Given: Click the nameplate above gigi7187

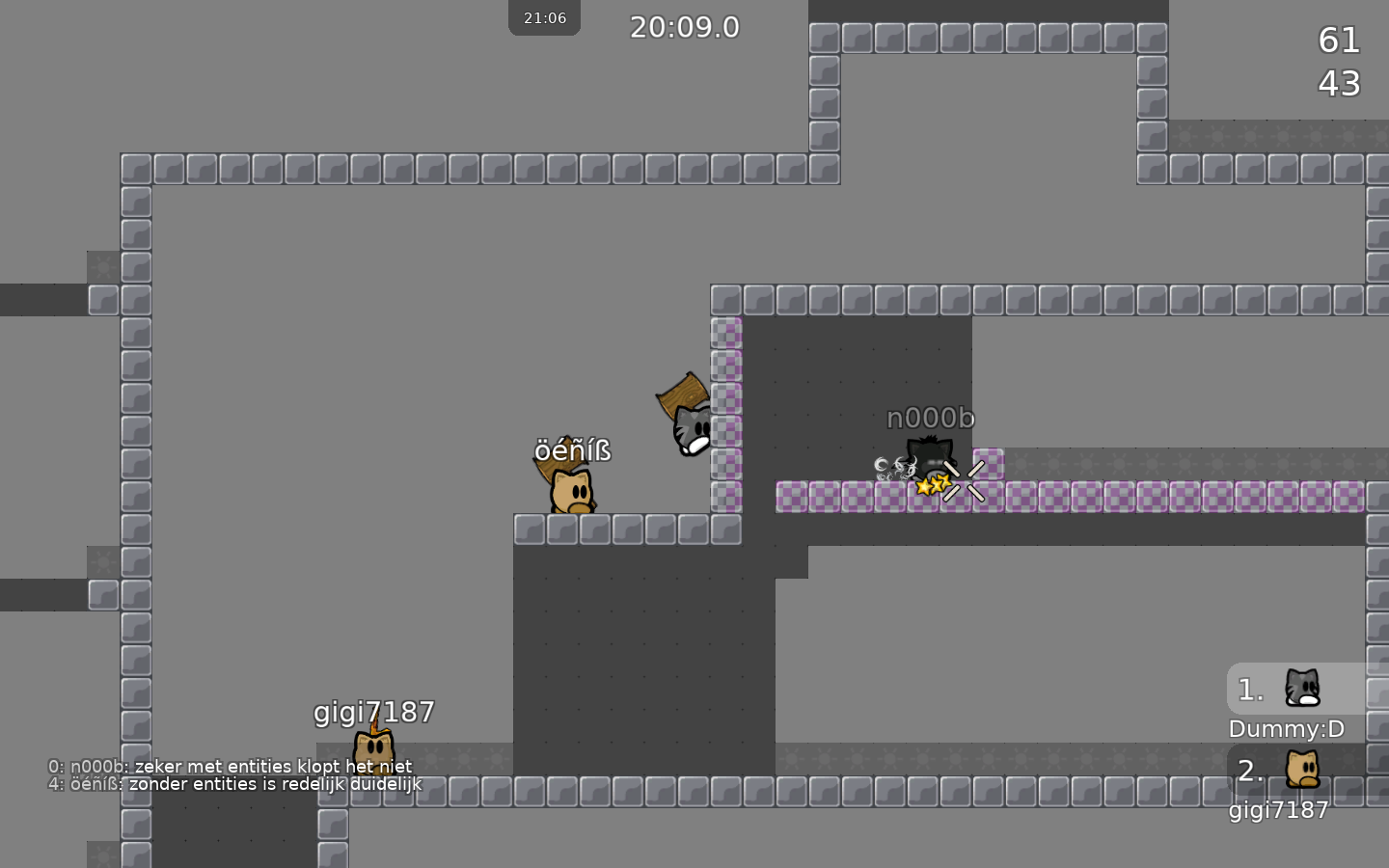Looking at the screenshot, I should [x=373, y=712].
